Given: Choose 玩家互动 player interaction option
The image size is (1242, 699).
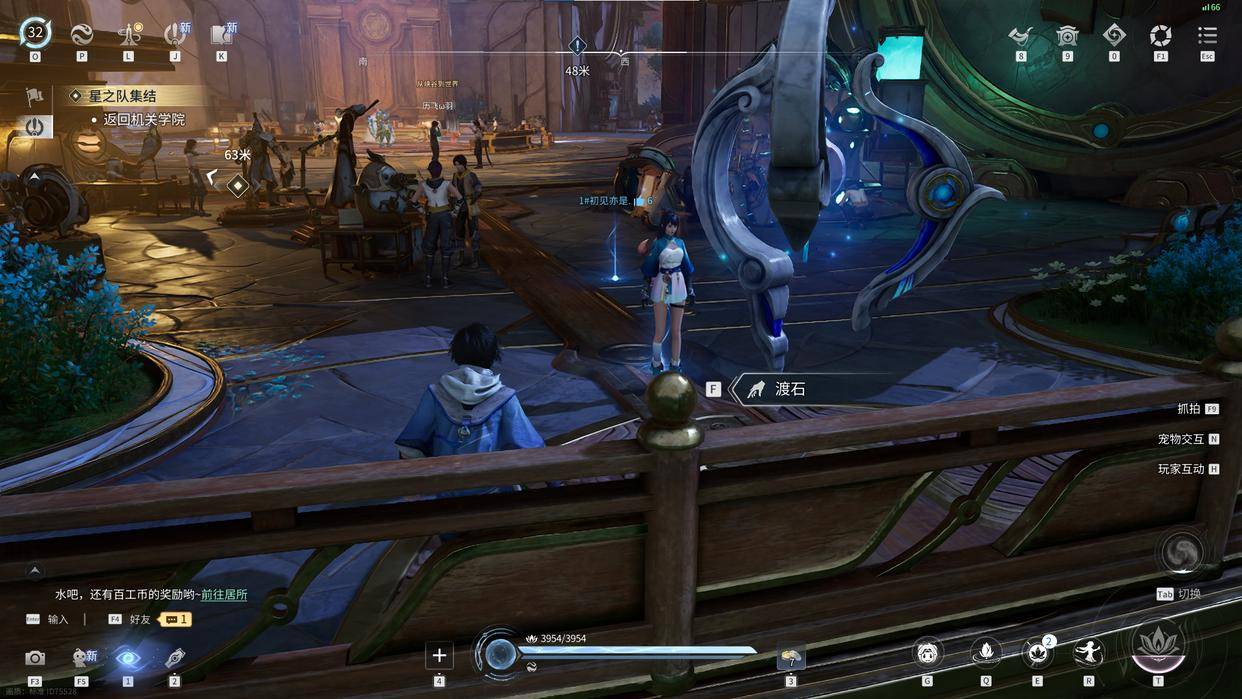Looking at the screenshot, I should tap(1181, 469).
